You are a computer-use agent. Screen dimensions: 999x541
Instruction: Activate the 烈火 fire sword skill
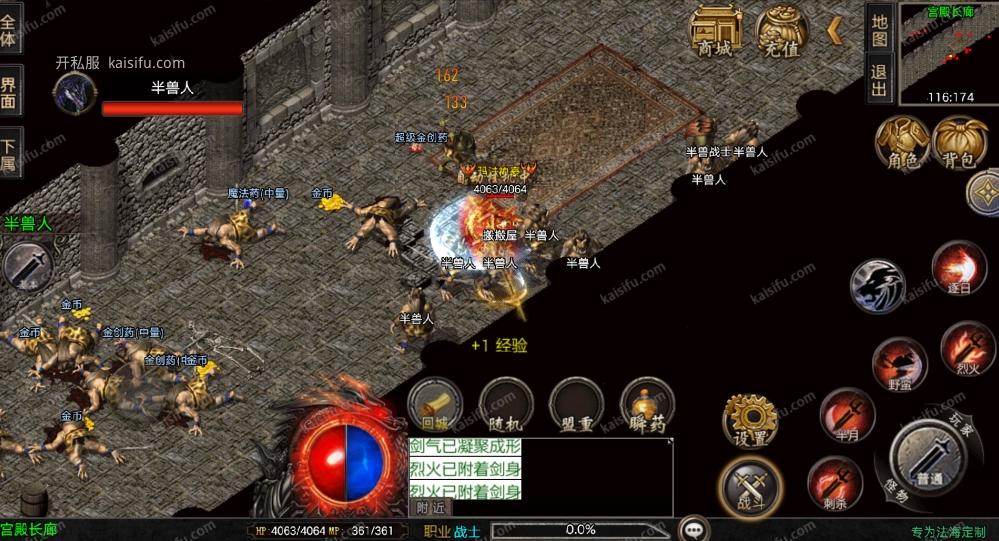click(x=966, y=347)
